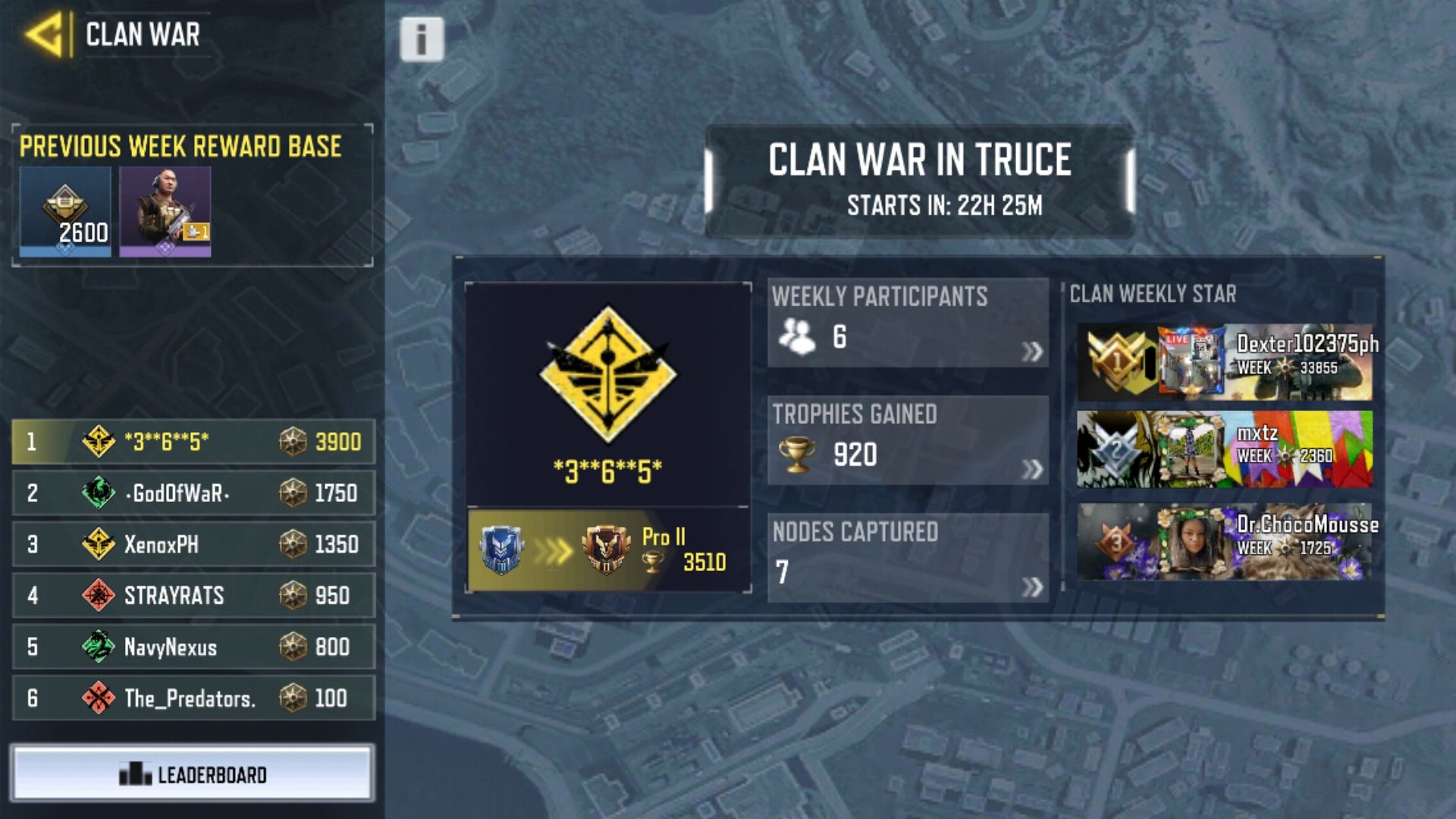This screenshot has height=819, width=1456.
Task: Go back using the yellow arrow
Action: (45, 35)
